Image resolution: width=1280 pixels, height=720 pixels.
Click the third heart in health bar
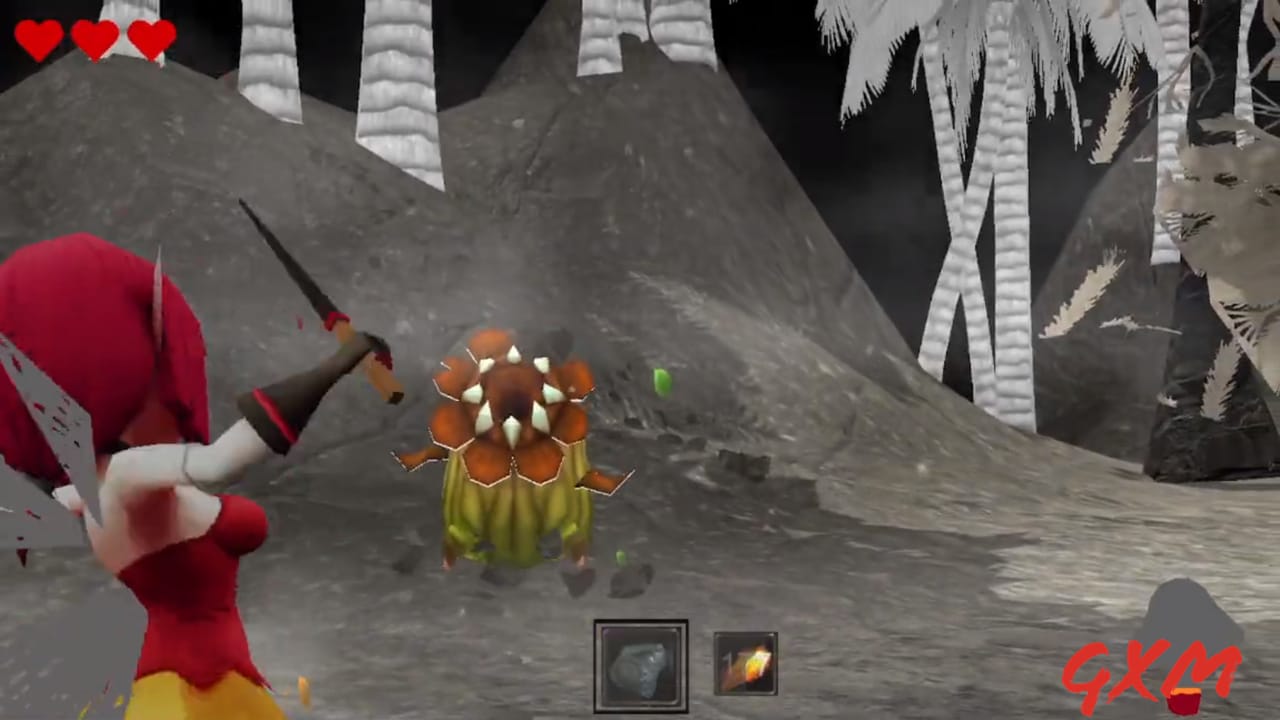pos(150,38)
